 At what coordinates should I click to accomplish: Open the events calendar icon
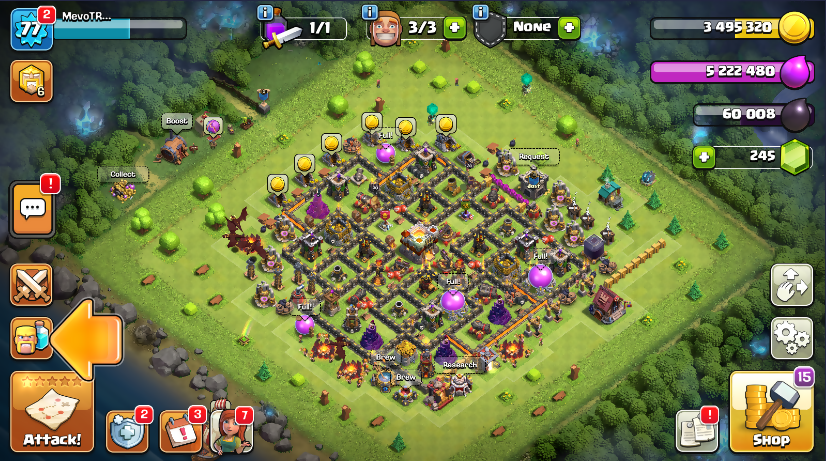click(x=180, y=431)
